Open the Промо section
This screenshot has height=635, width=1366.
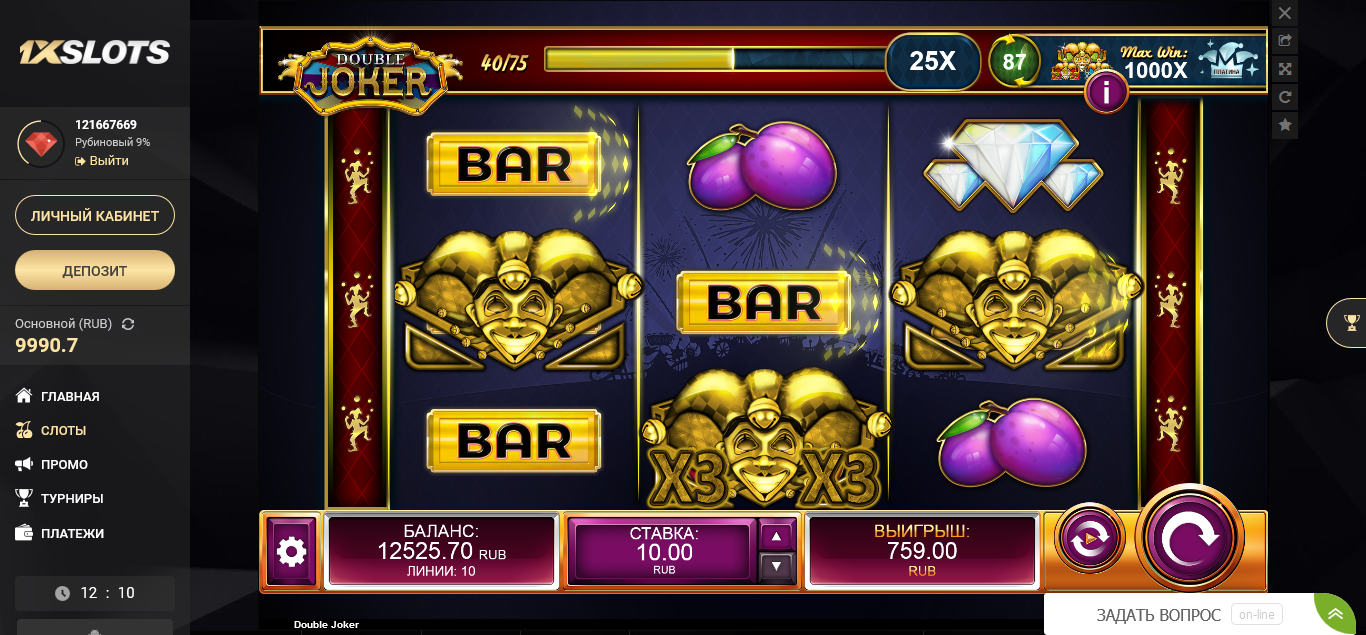pyautogui.click(x=63, y=464)
